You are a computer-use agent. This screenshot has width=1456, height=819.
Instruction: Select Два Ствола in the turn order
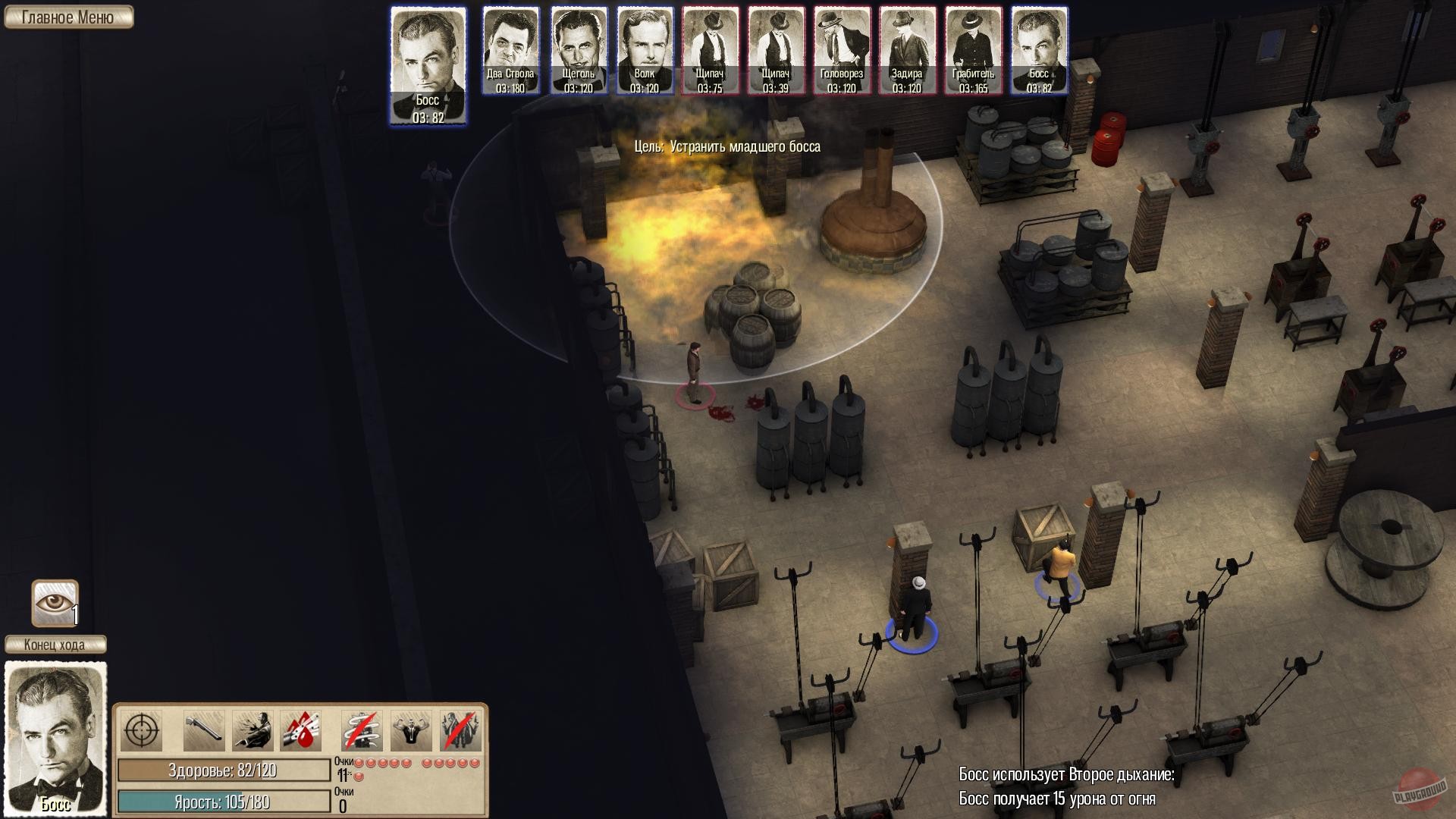pos(510,51)
